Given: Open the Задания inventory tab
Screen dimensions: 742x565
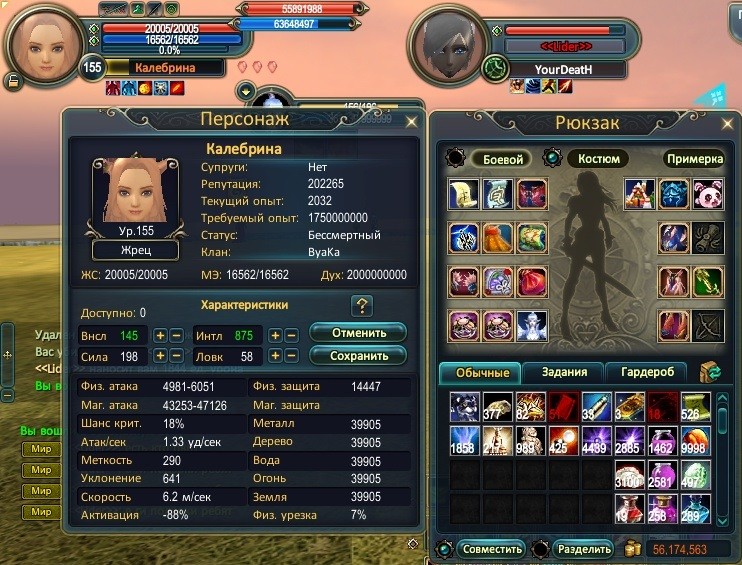Looking at the screenshot, I should point(563,373).
